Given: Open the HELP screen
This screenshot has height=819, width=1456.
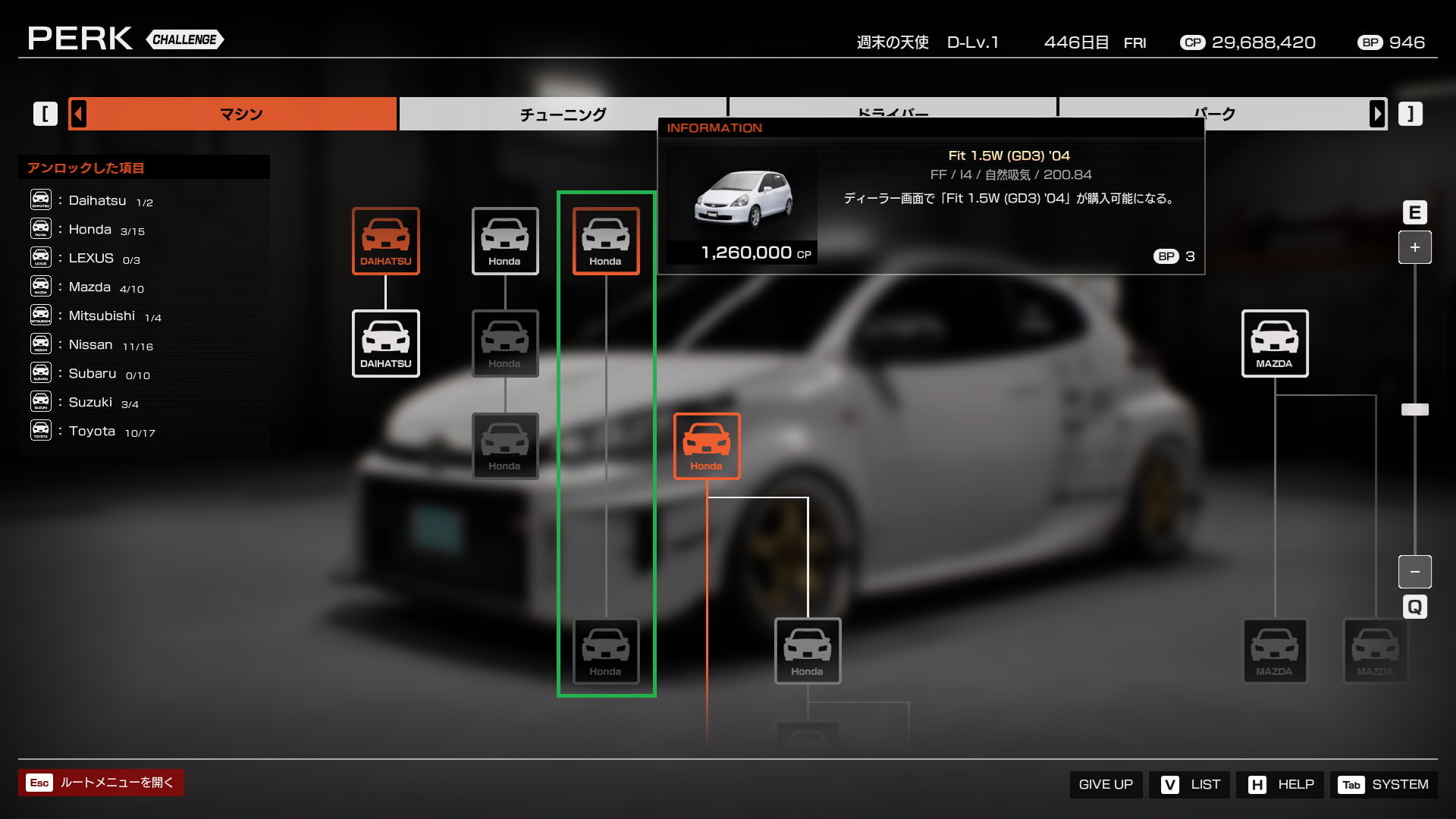Looking at the screenshot, I should click(1281, 784).
